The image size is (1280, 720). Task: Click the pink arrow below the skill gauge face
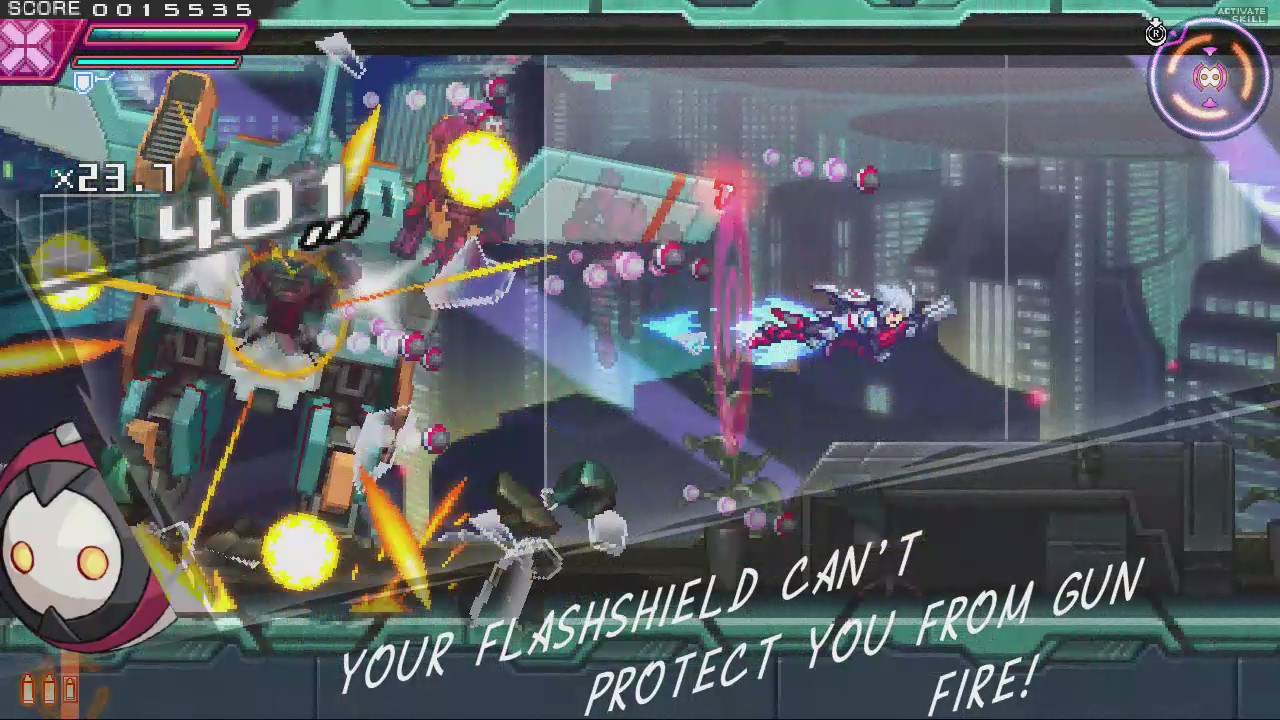click(1209, 102)
